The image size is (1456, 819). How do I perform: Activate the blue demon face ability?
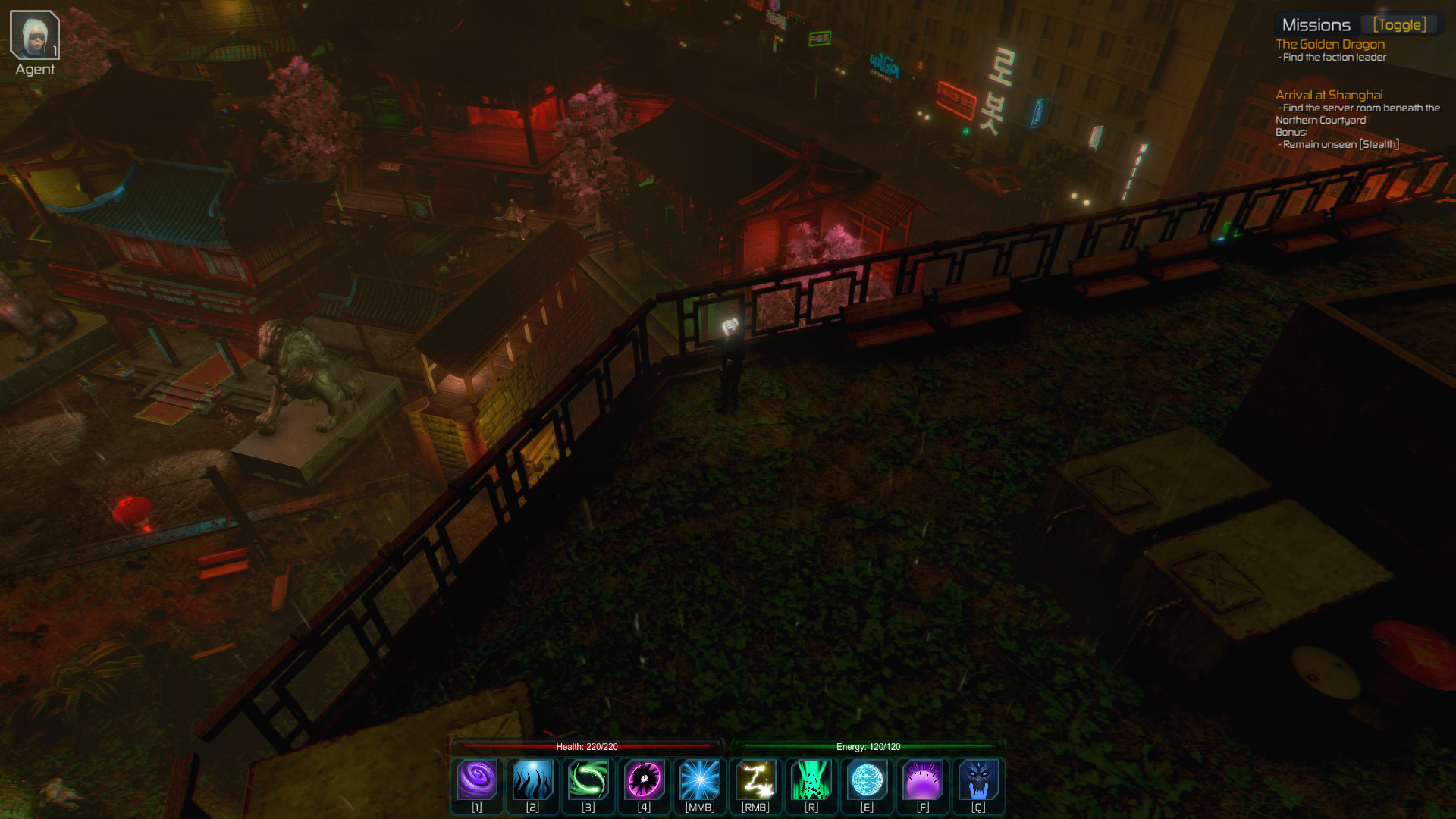click(978, 780)
